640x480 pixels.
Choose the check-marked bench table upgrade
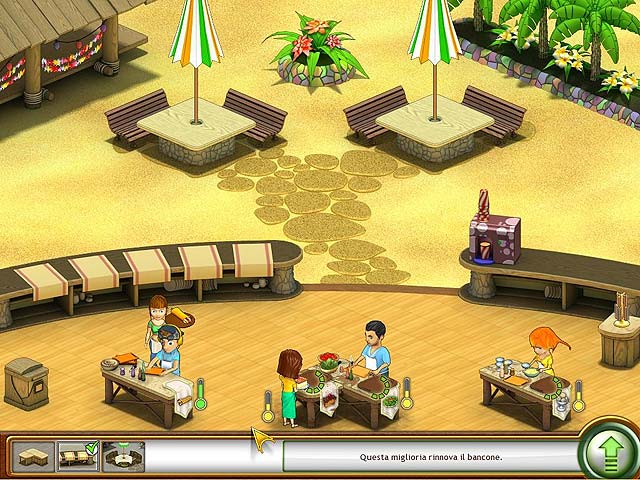tap(77, 458)
